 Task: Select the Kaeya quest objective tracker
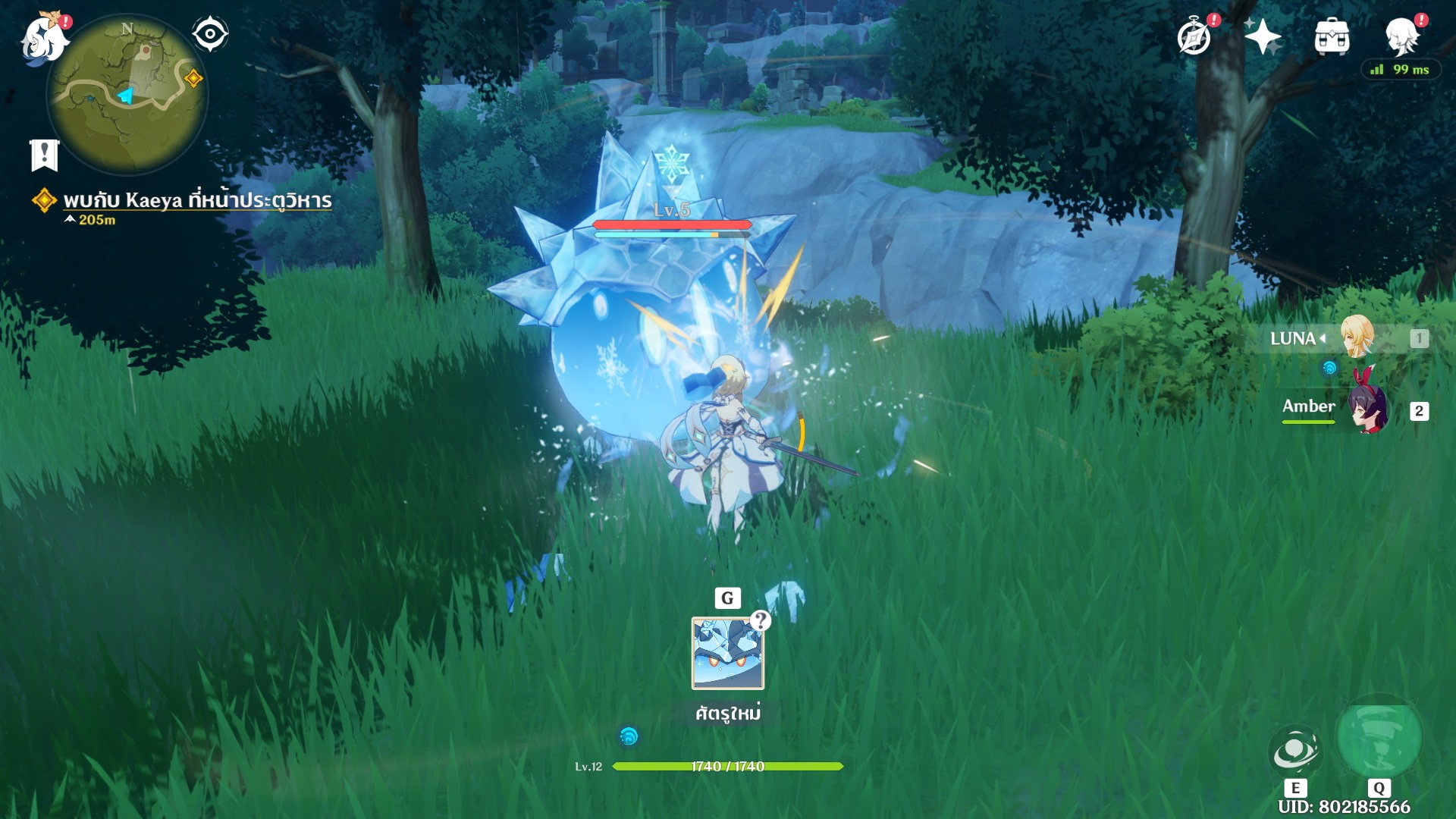197,200
